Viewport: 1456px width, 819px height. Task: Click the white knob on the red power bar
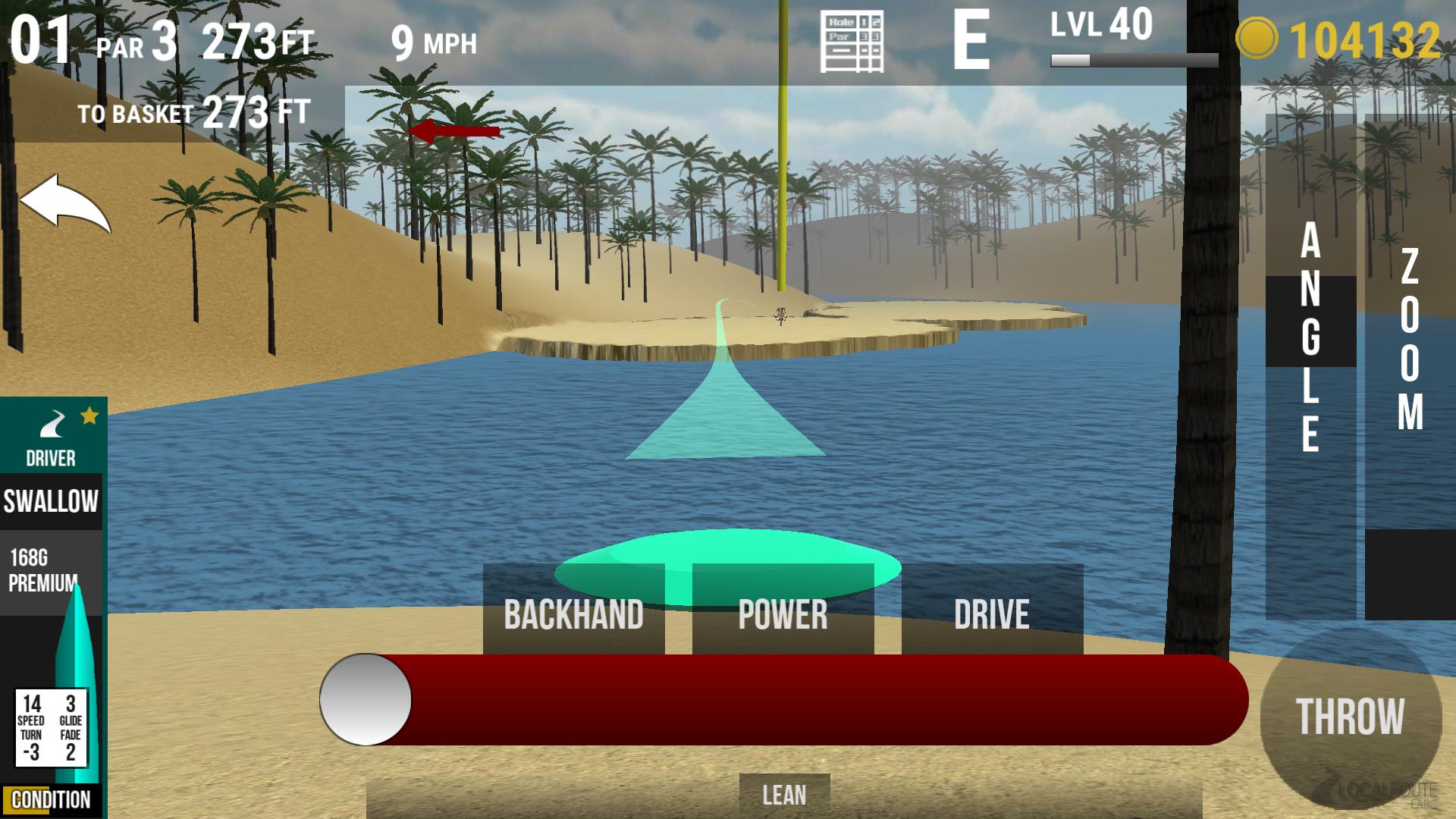click(x=366, y=699)
